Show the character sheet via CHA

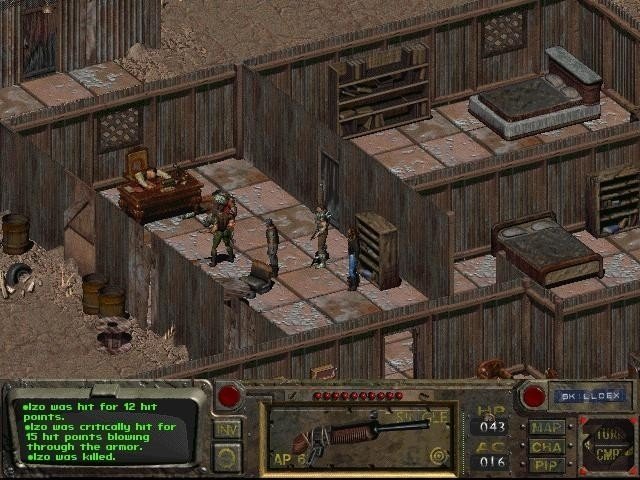click(546, 446)
